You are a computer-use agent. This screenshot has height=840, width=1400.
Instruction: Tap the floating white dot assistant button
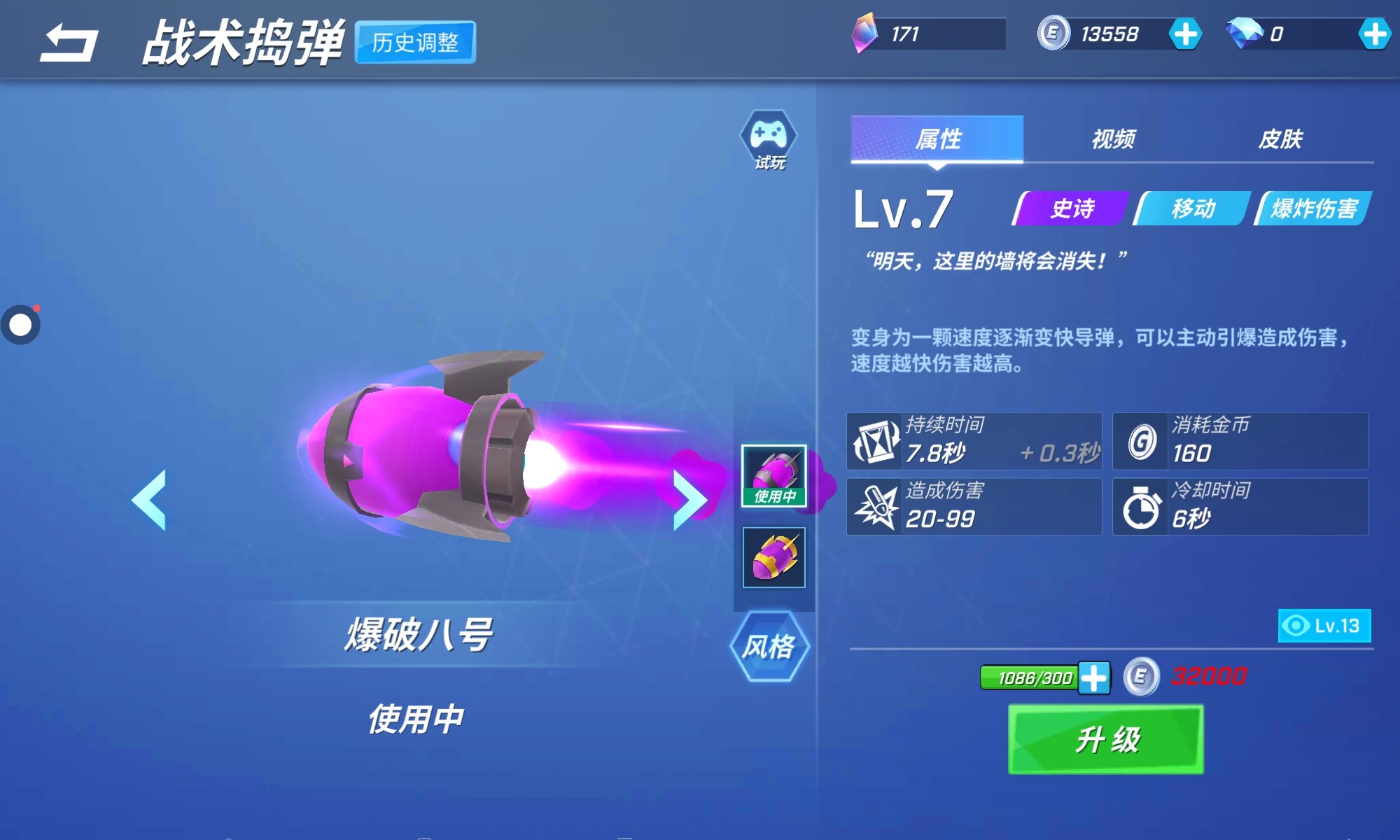pyautogui.click(x=20, y=325)
